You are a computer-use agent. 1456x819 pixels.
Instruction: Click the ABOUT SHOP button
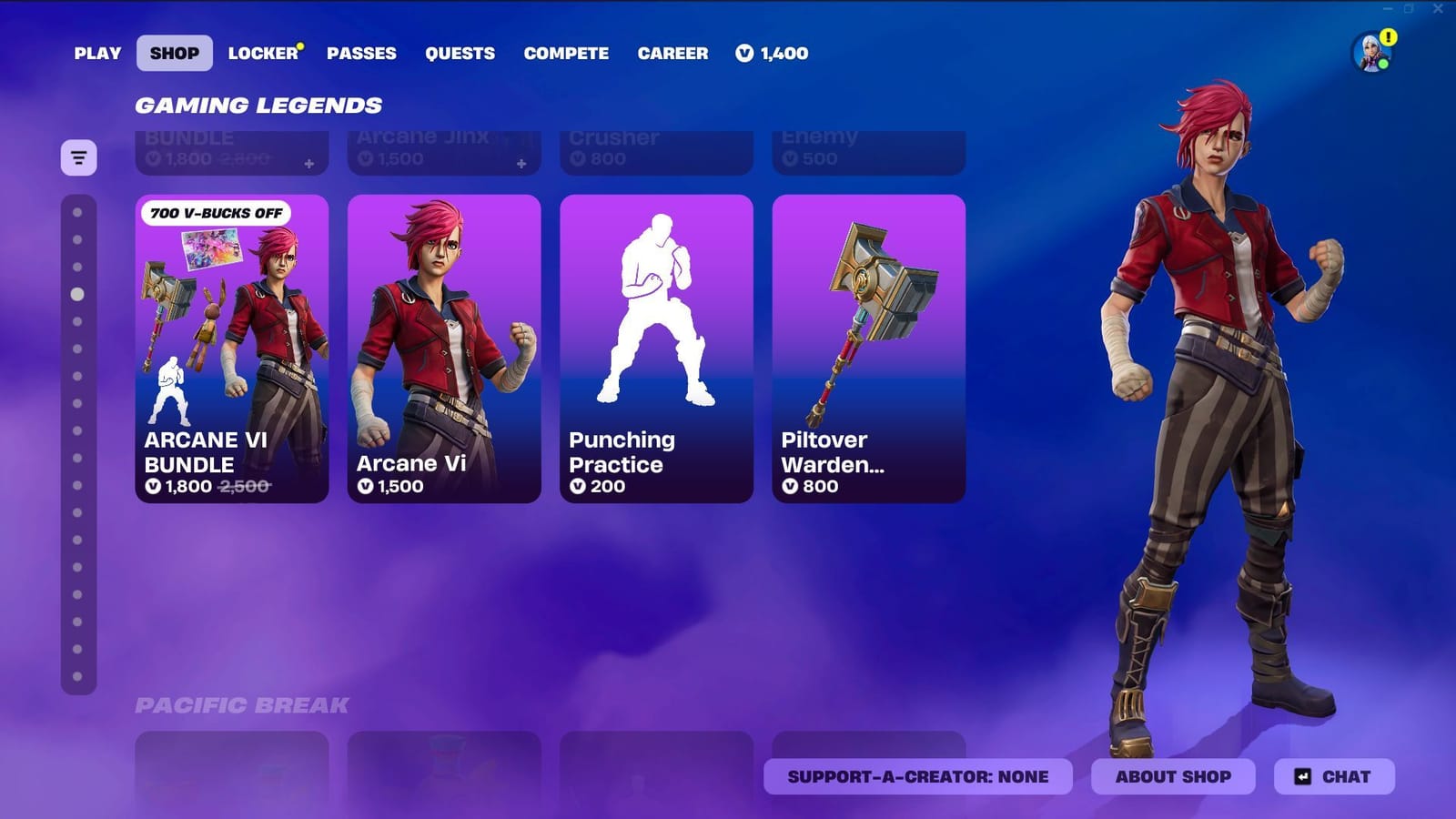[x=1172, y=776]
